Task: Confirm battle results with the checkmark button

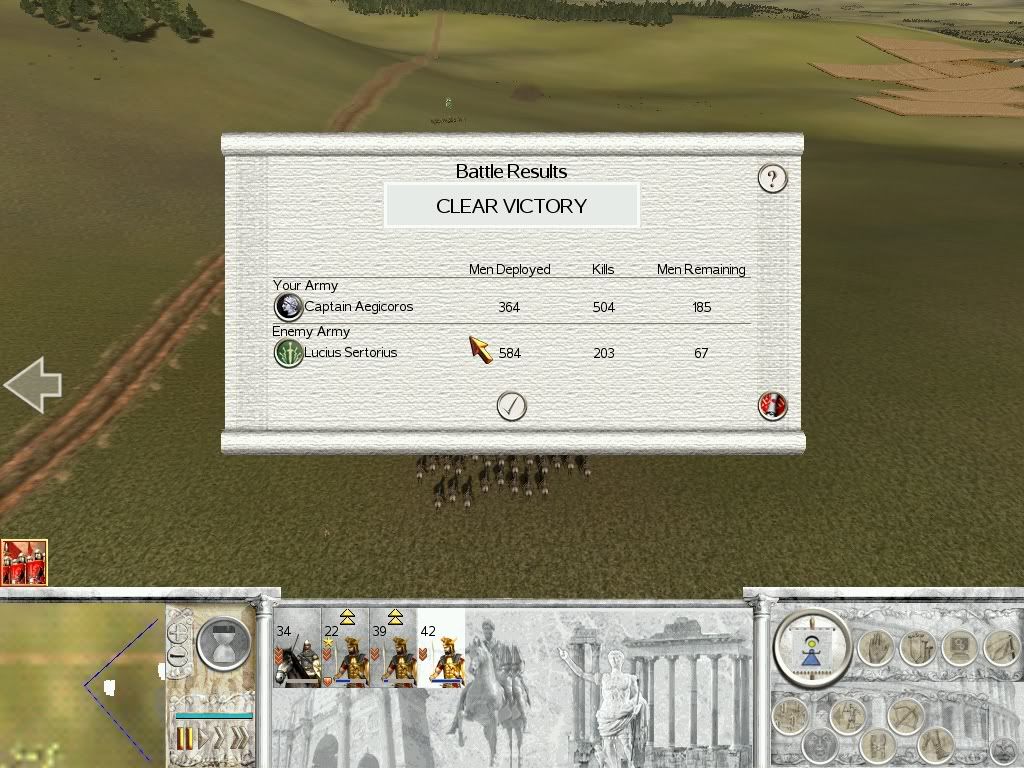Action: pos(511,405)
